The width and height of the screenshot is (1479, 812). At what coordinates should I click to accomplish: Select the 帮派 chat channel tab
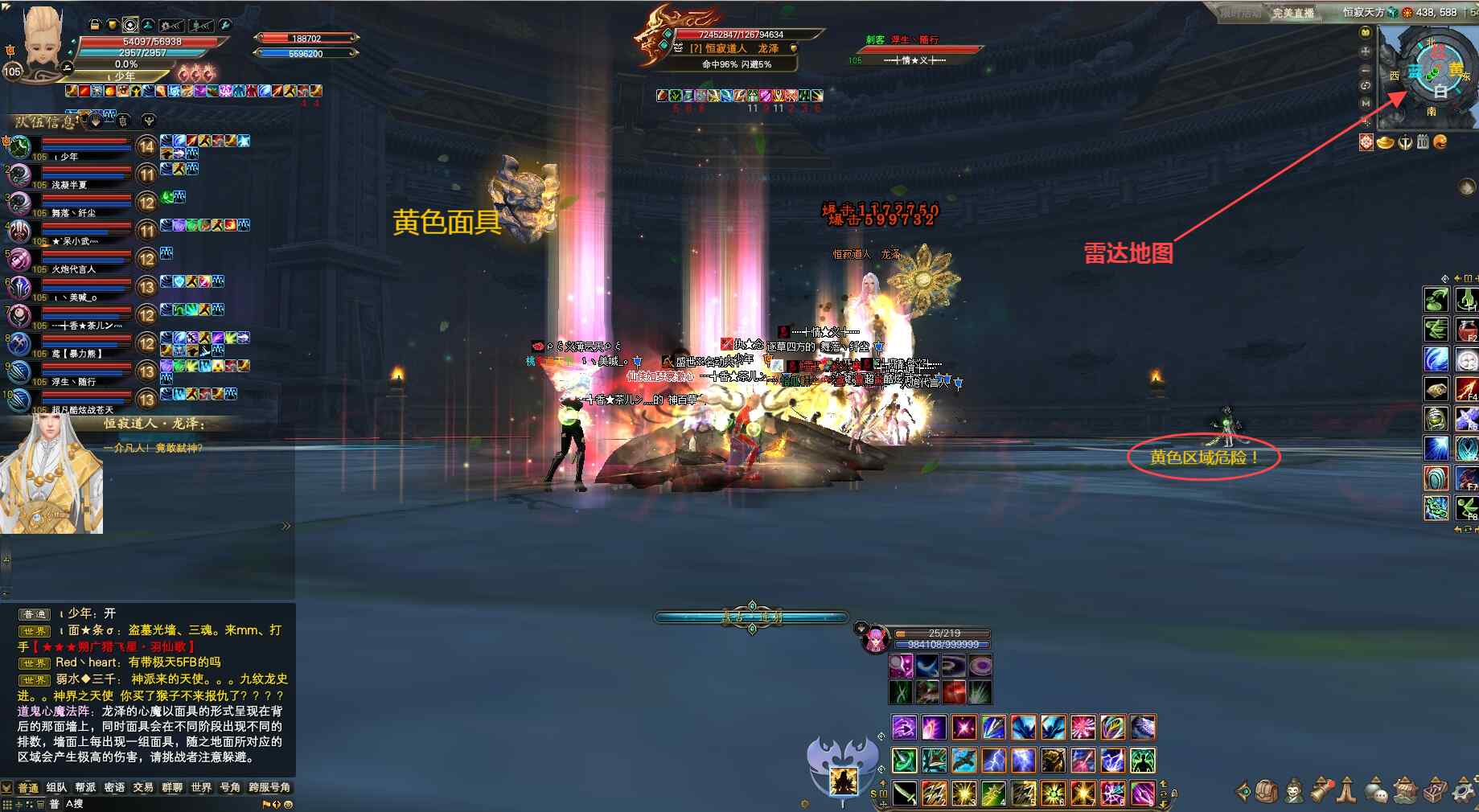click(85, 787)
